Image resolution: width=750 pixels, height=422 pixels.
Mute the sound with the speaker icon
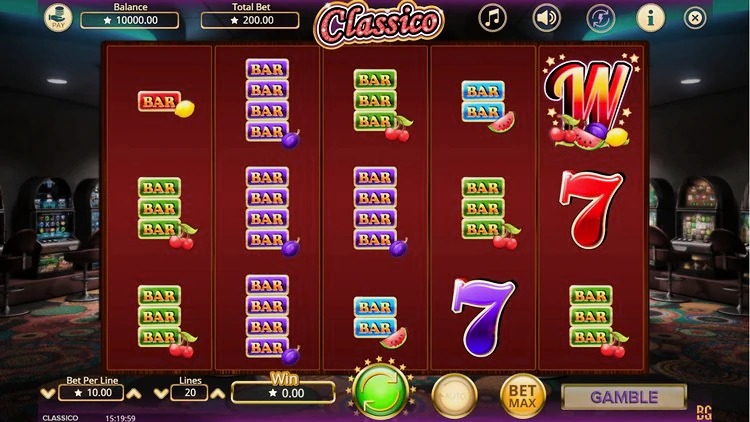[x=546, y=17]
